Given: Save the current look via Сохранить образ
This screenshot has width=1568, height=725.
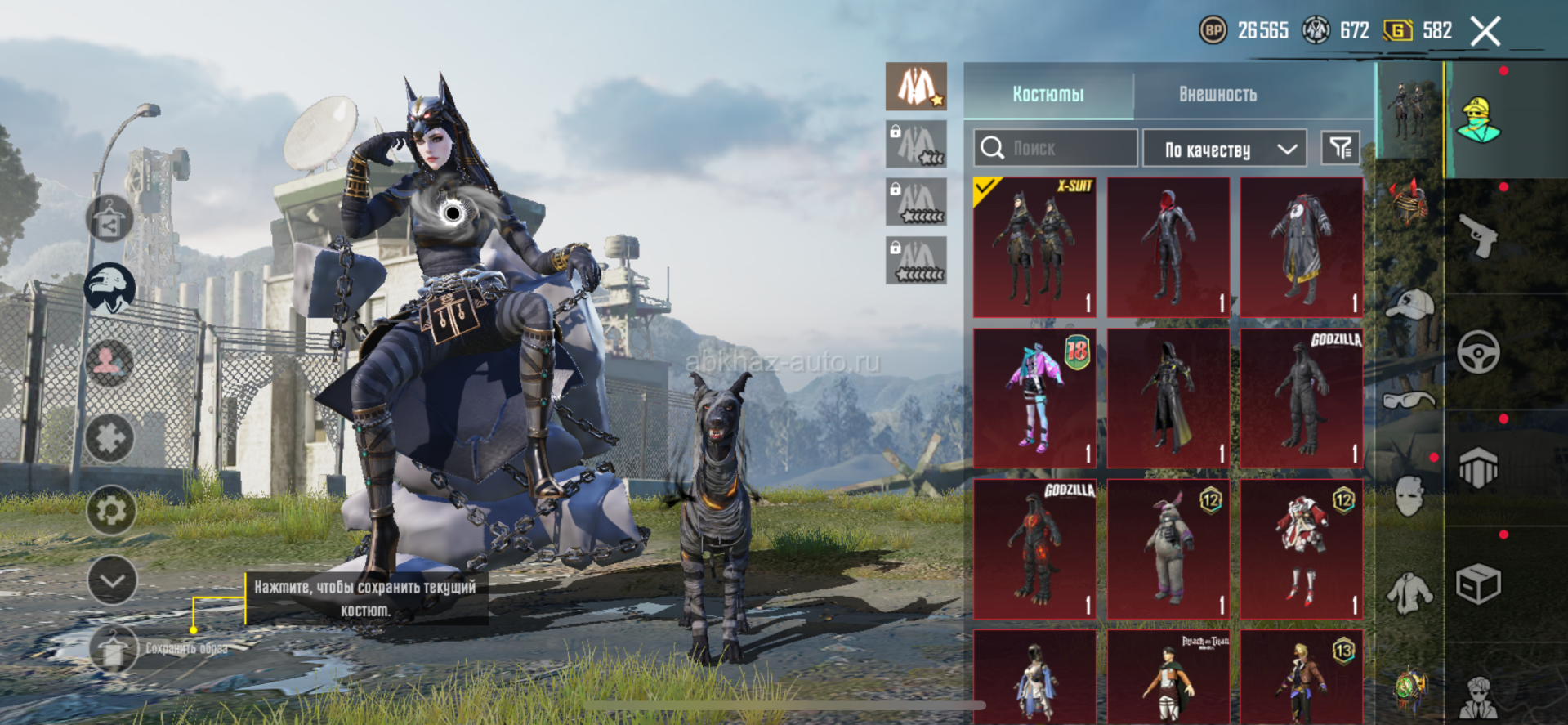Looking at the screenshot, I should [x=114, y=648].
